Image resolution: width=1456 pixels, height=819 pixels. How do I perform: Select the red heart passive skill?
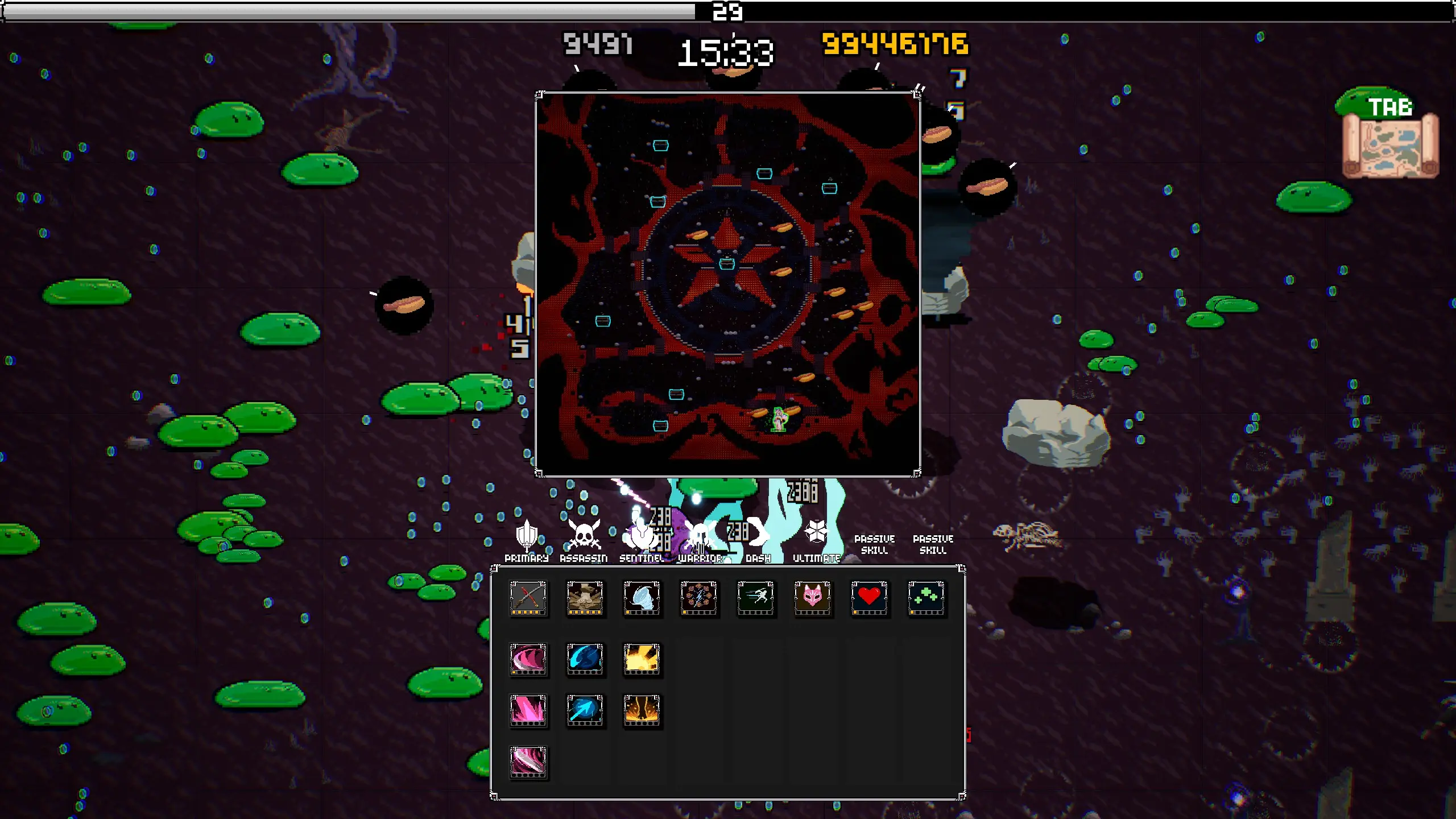pos(869,598)
